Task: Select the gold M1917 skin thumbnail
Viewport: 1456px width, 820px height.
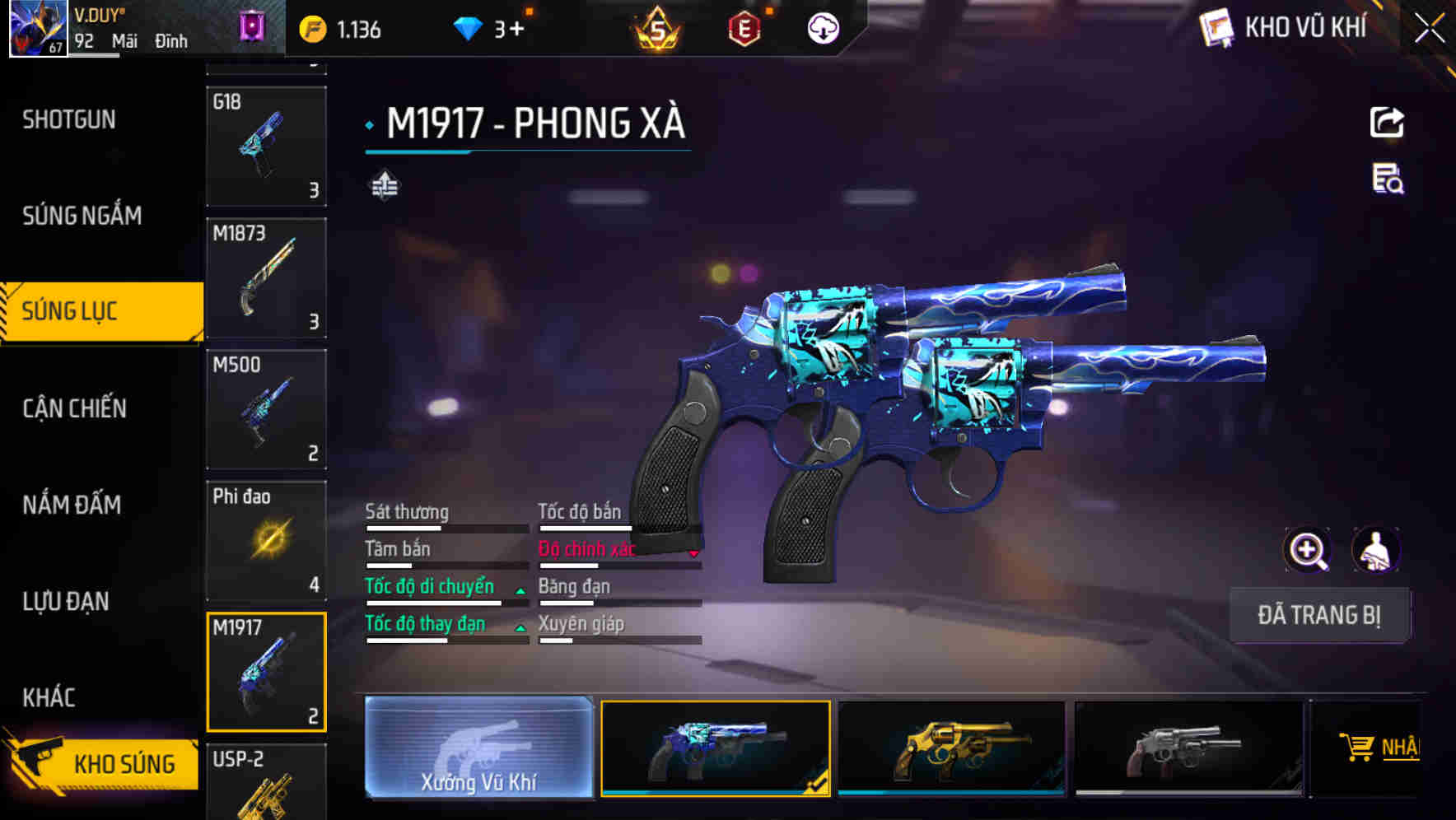Action: click(x=953, y=749)
